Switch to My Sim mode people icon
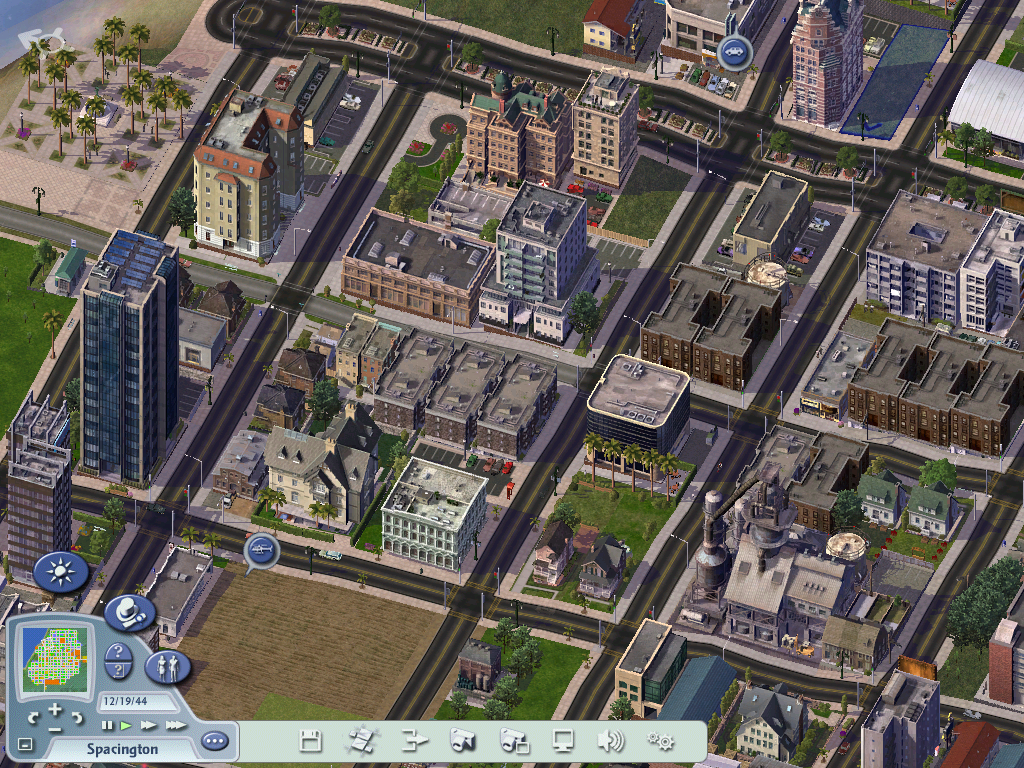Image resolution: width=1024 pixels, height=768 pixels. click(x=167, y=667)
